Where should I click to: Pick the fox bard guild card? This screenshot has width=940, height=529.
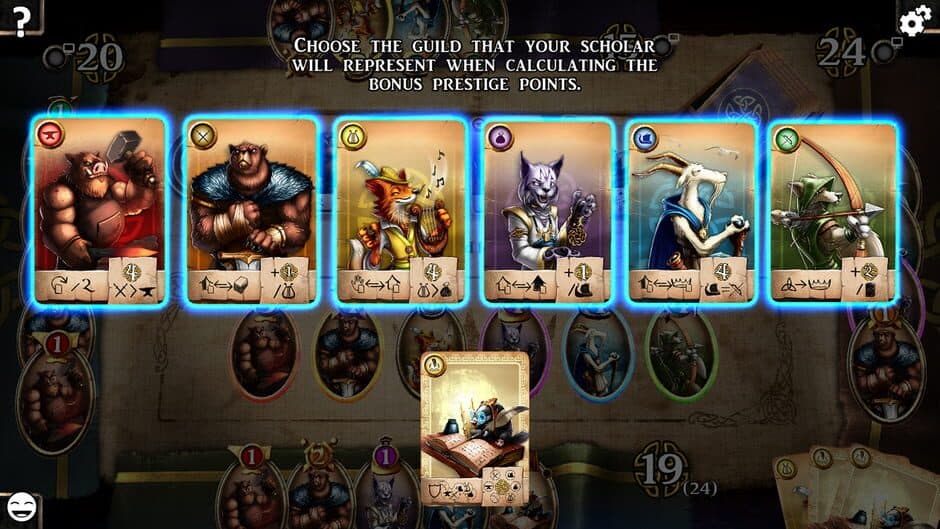click(401, 209)
